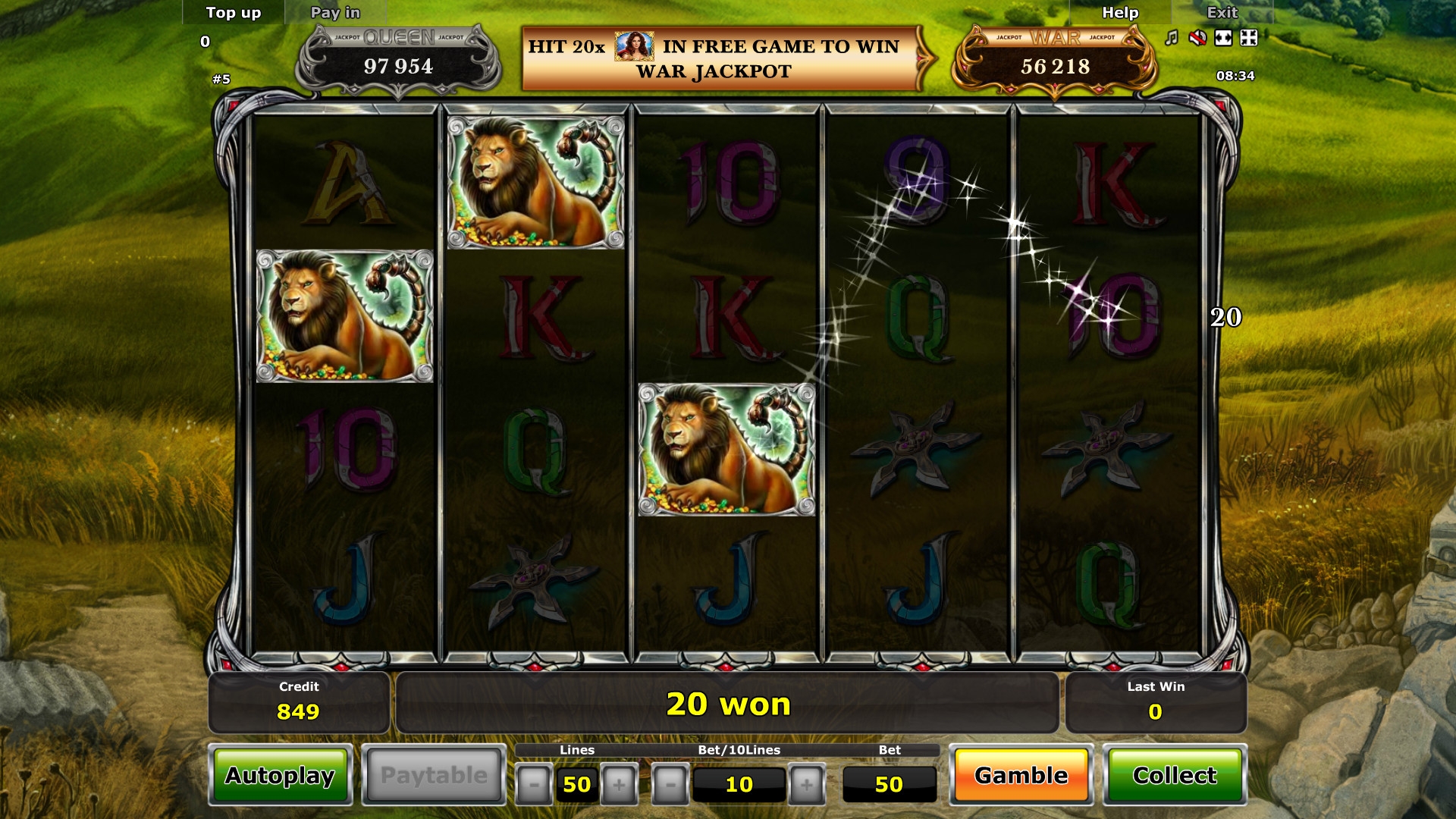Image resolution: width=1456 pixels, height=819 pixels.
Task: Open the Pay in option
Action: coord(335,13)
